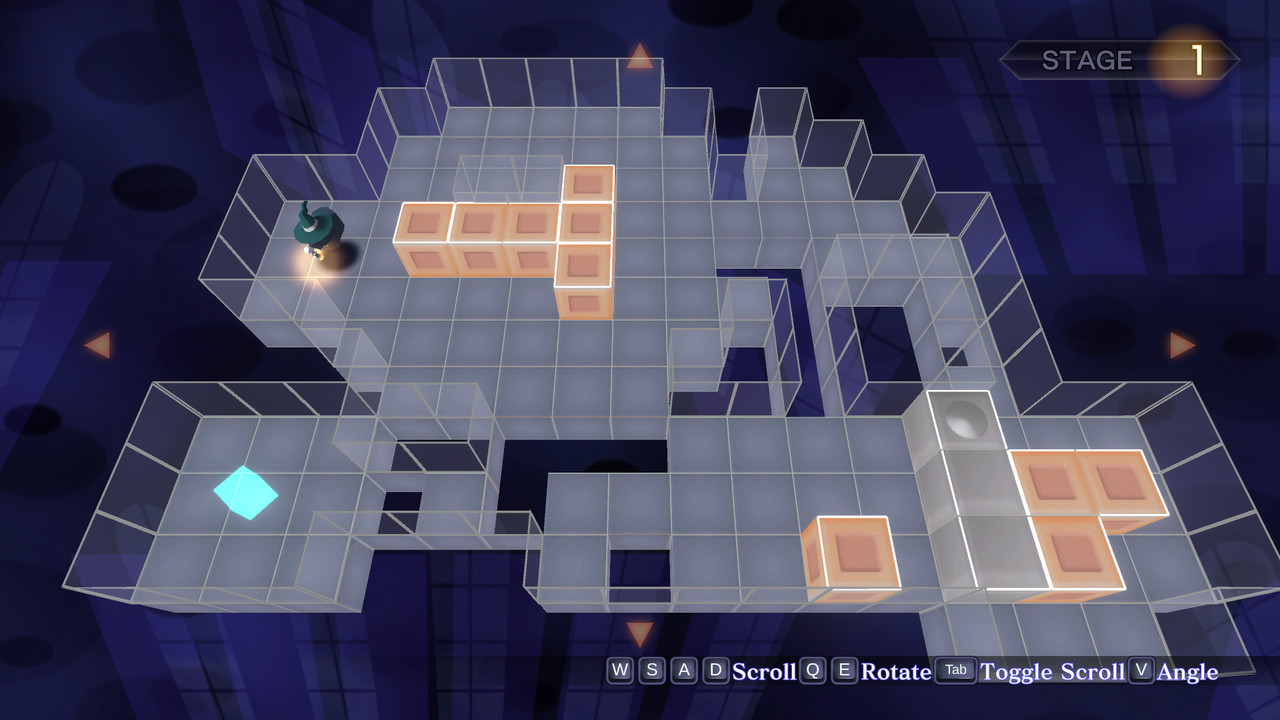Screen dimensions: 1280x720
Task: Click the Rotate label in the hint bar
Action: pyautogui.click(x=897, y=672)
